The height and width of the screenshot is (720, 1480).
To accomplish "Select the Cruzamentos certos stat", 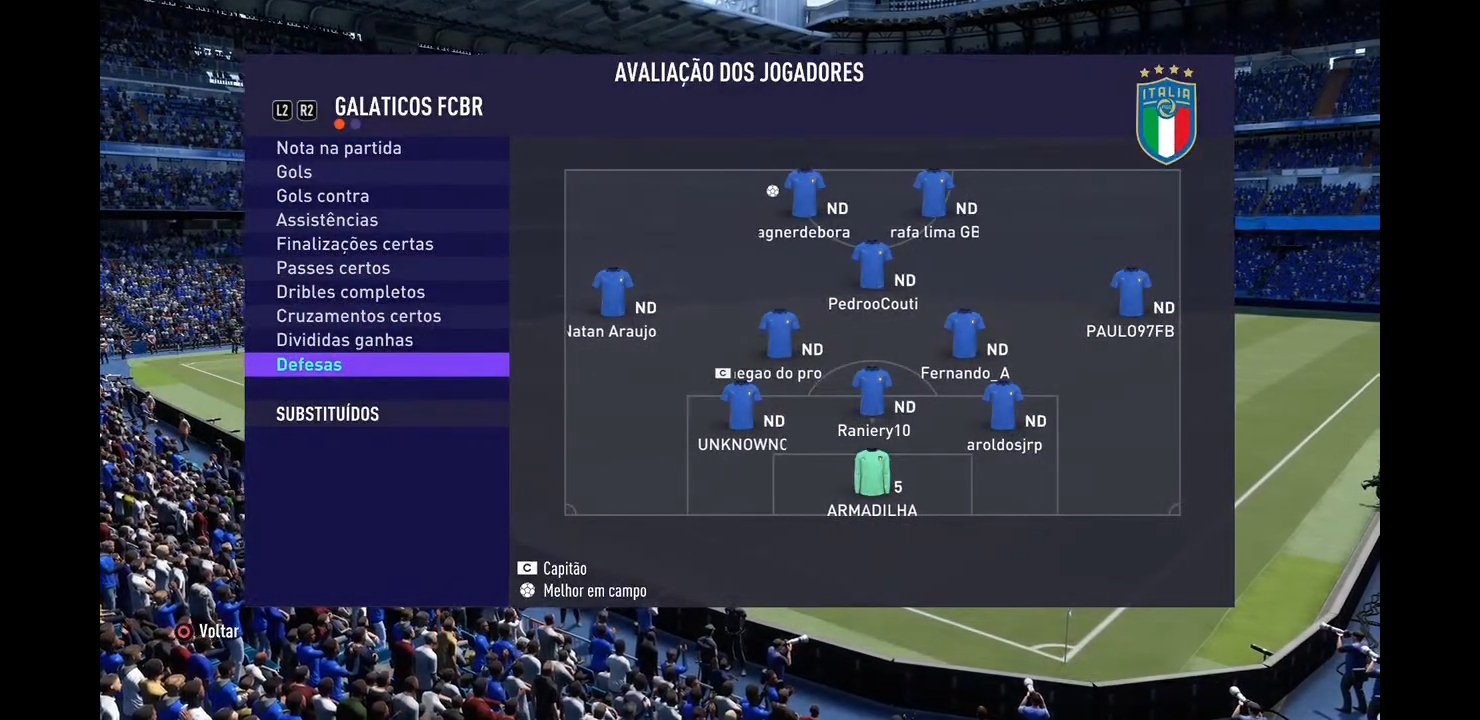I will click(359, 316).
